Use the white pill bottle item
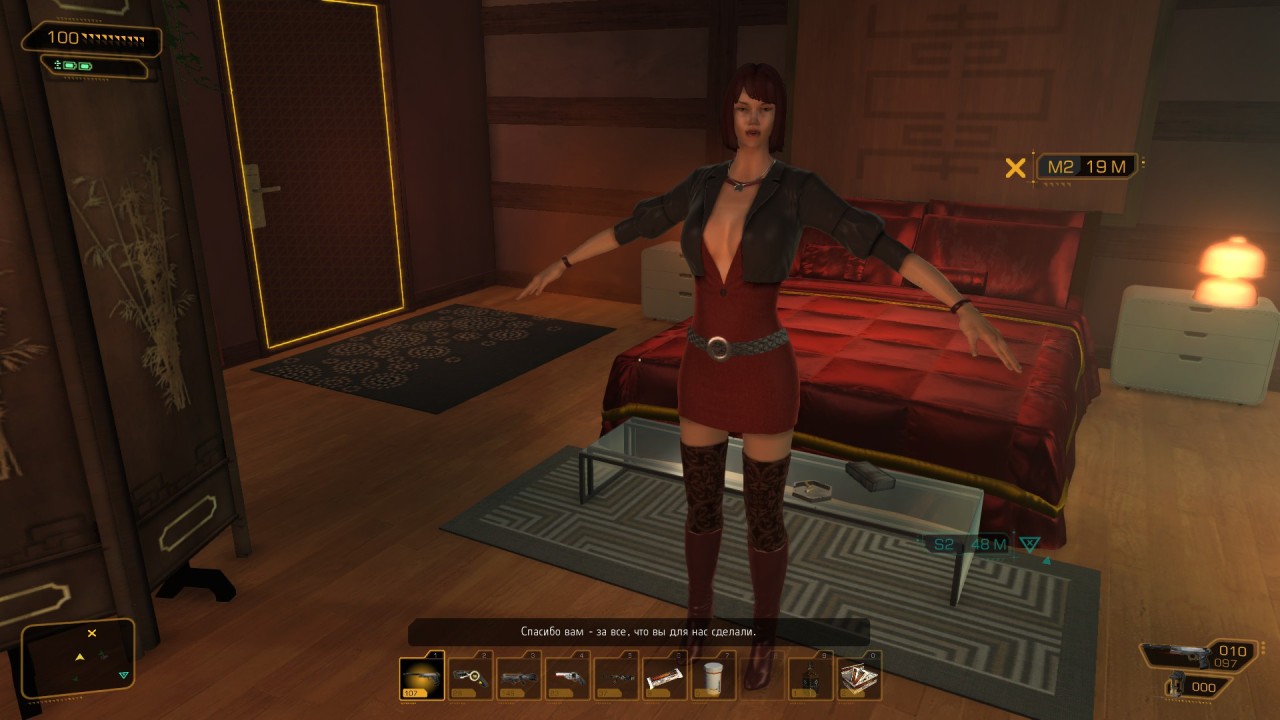This screenshot has width=1280, height=720. (713, 678)
